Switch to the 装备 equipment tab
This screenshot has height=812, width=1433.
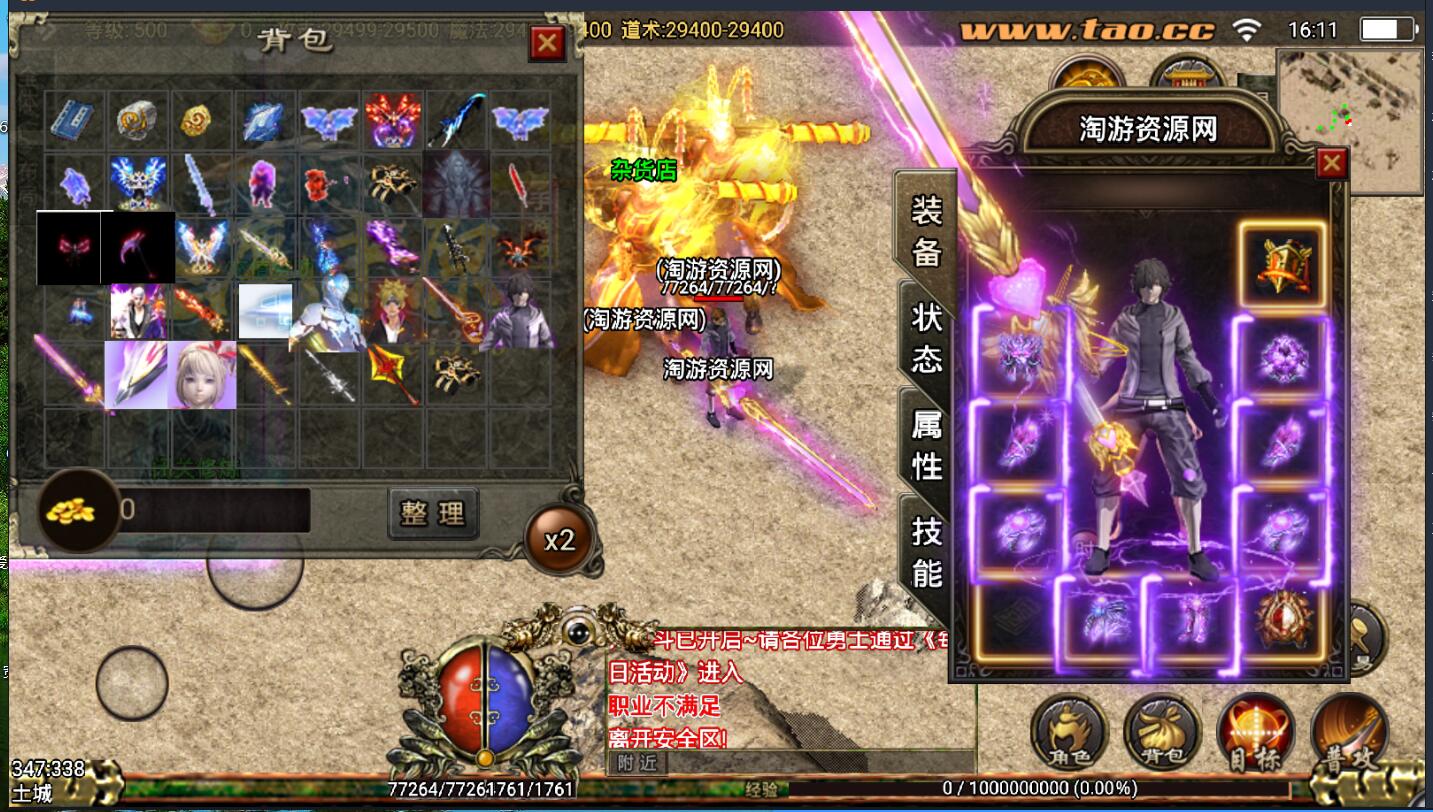[926, 229]
